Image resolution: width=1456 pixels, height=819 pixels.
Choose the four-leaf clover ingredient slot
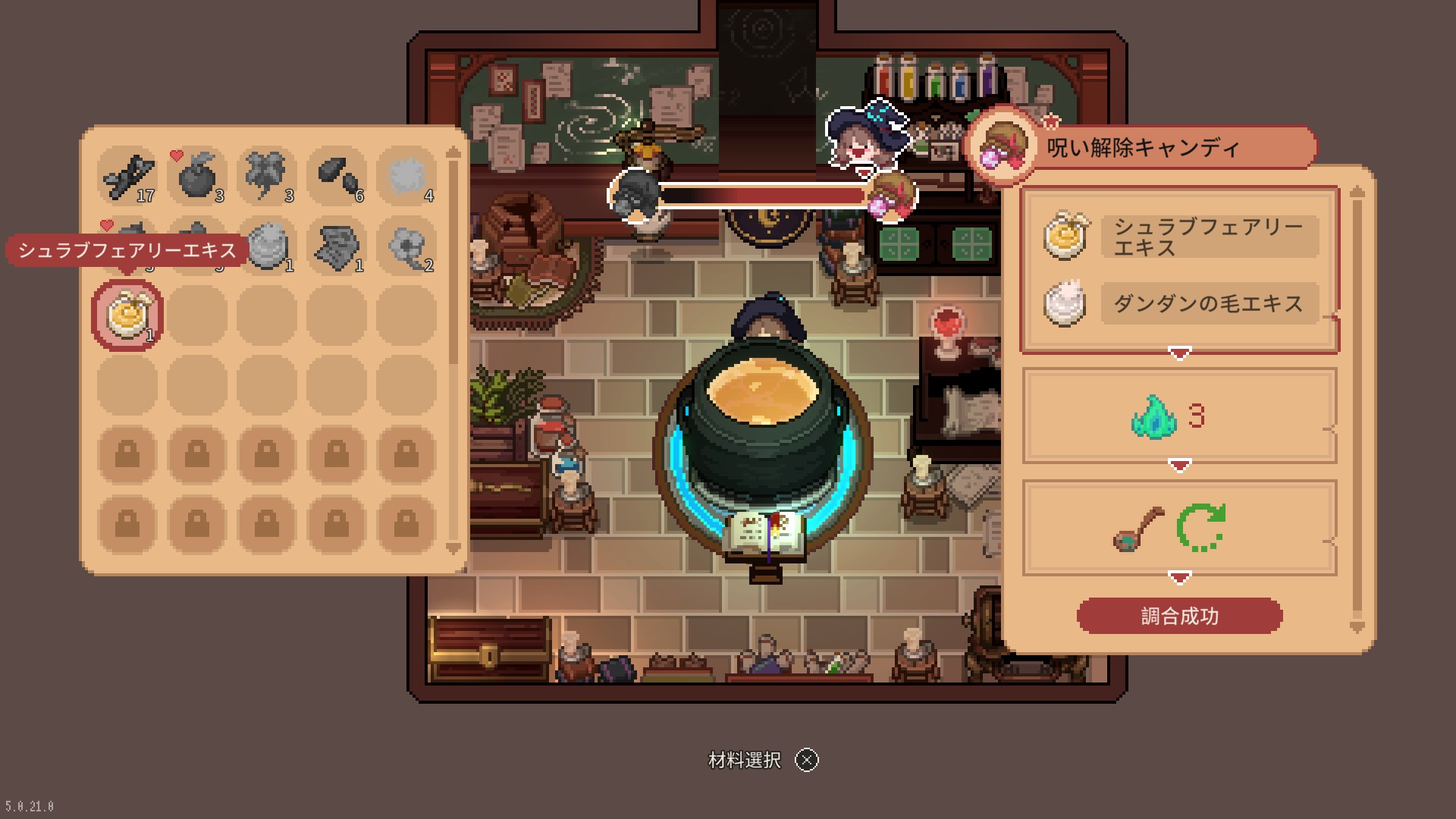[267, 176]
